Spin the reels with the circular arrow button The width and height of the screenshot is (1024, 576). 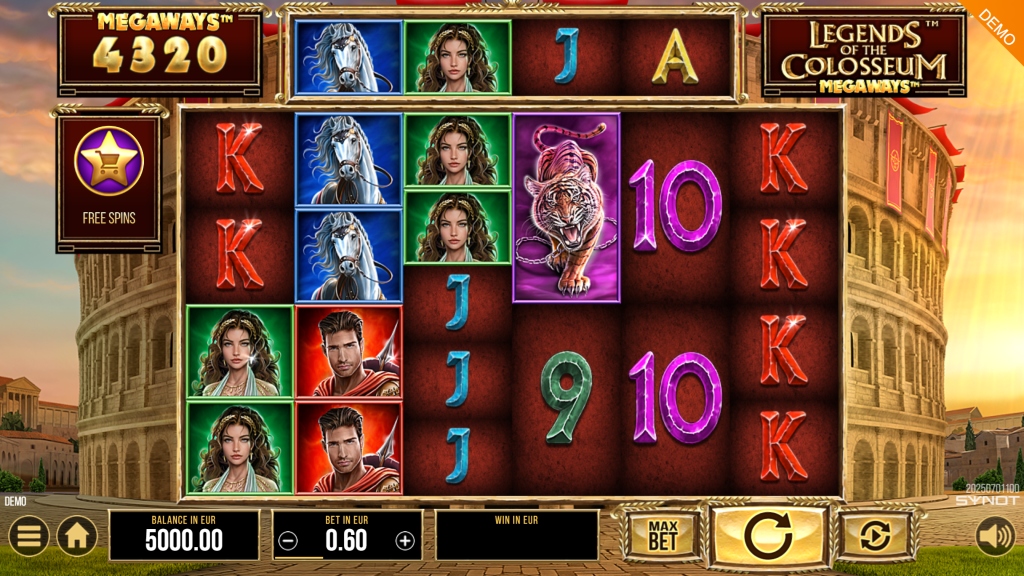(768, 536)
